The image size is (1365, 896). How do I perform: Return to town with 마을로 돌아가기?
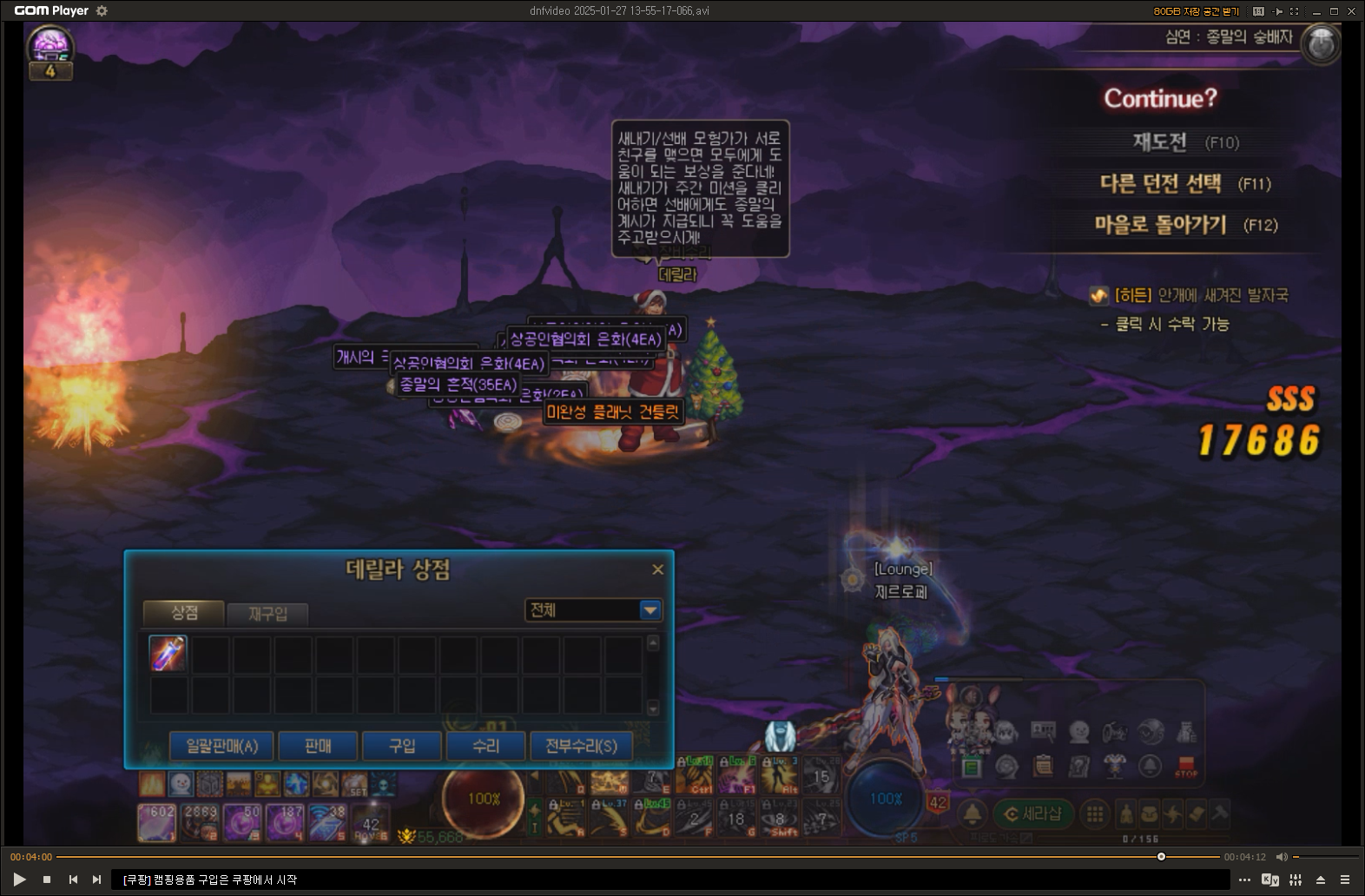pos(1160,225)
